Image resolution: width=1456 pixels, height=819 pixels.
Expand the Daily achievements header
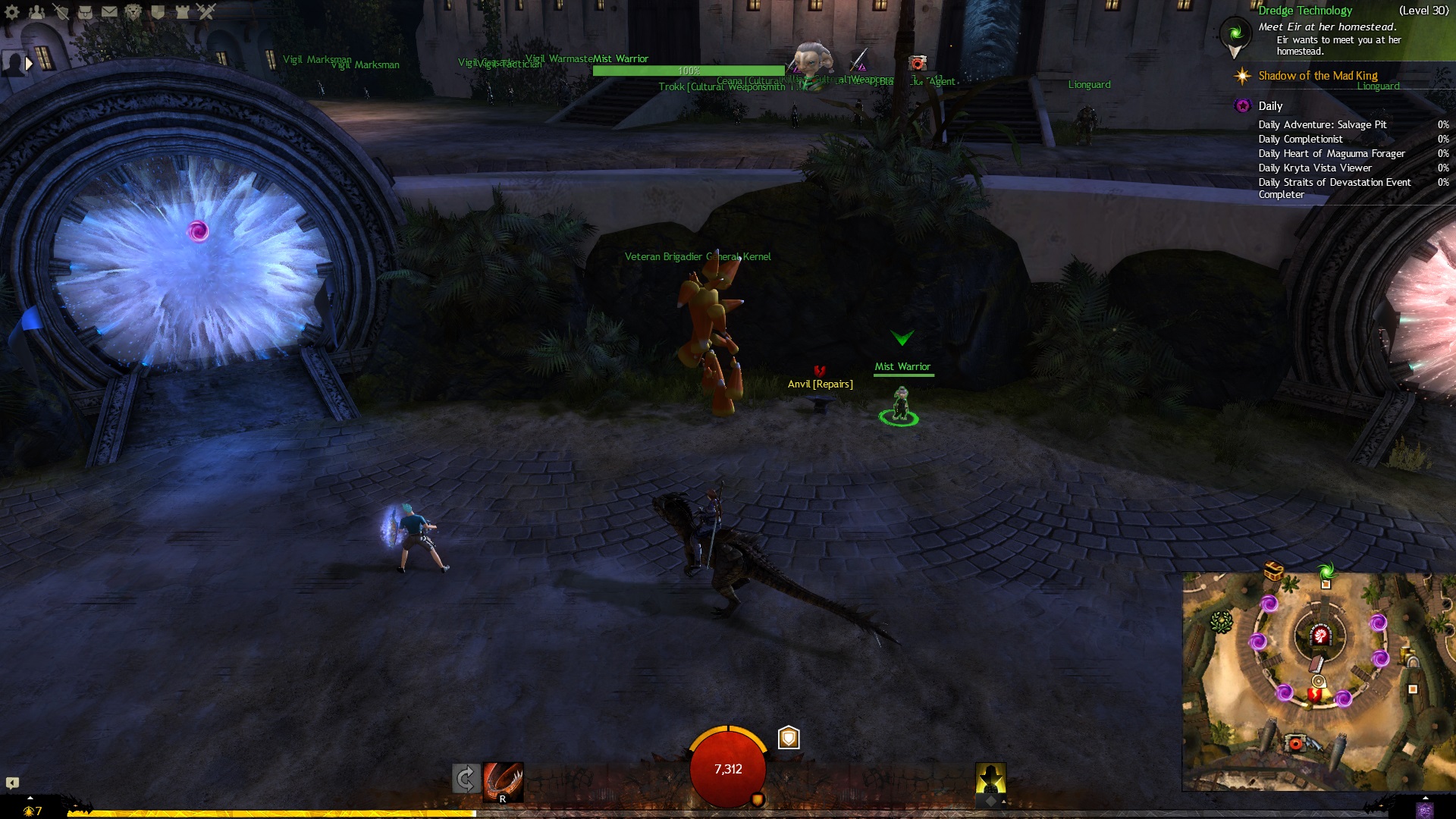pos(1270,106)
